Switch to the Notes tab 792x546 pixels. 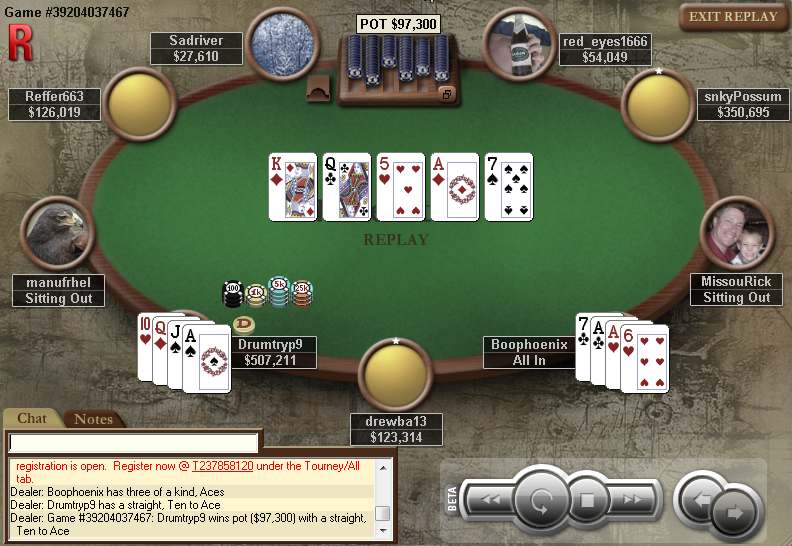(x=93, y=419)
